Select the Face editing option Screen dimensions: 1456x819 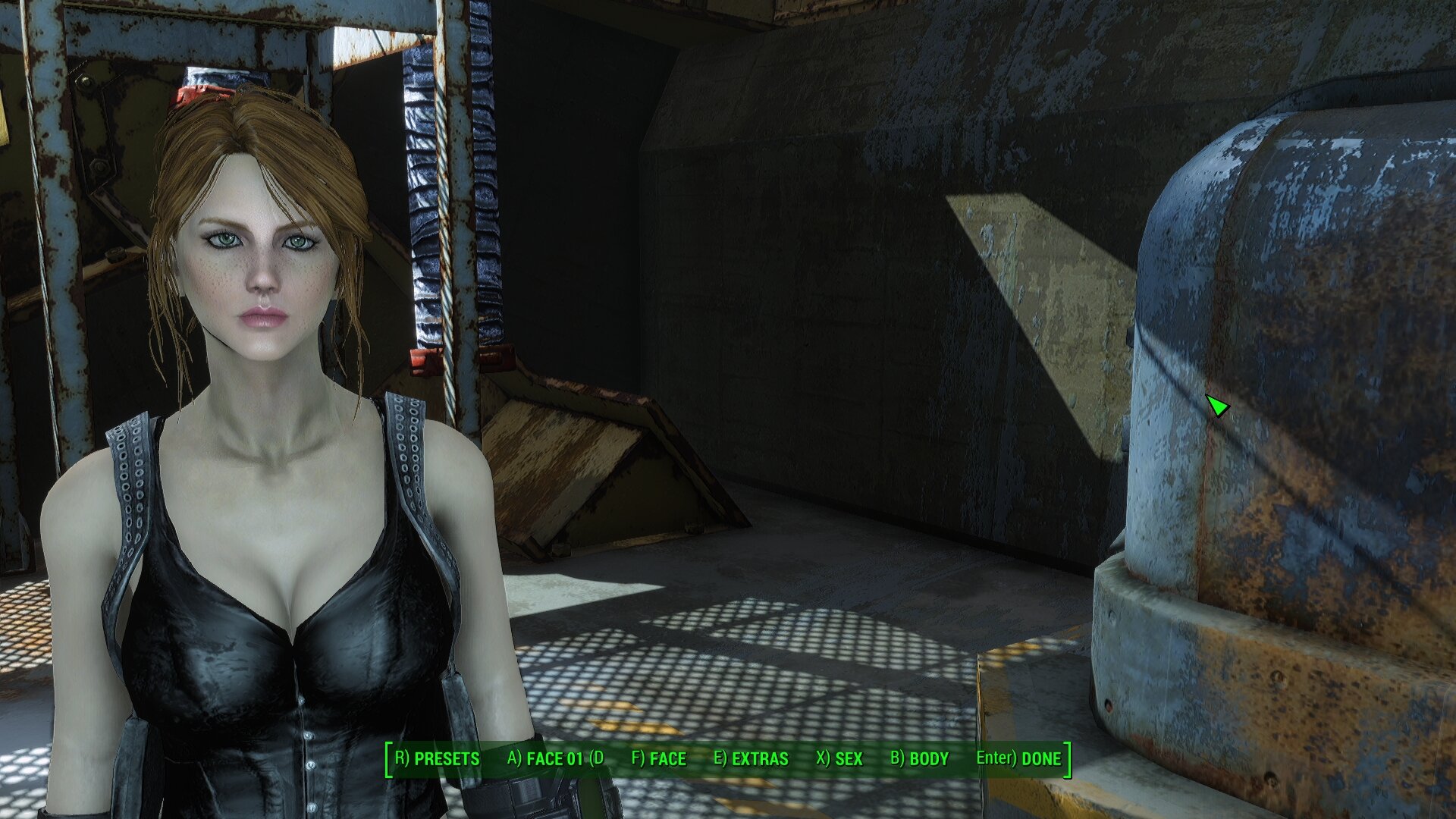658,759
